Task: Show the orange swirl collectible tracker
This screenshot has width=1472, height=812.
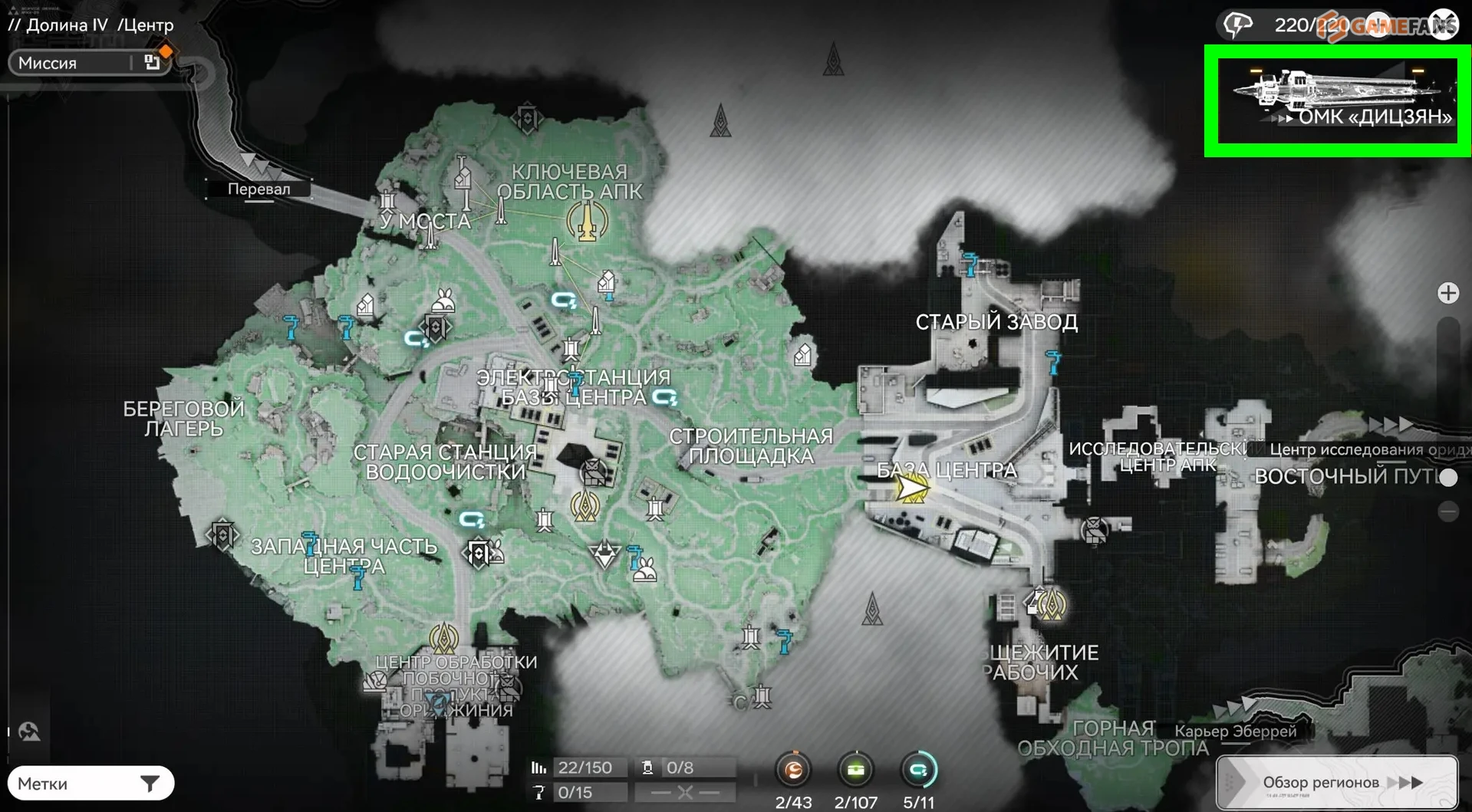Action: (793, 770)
